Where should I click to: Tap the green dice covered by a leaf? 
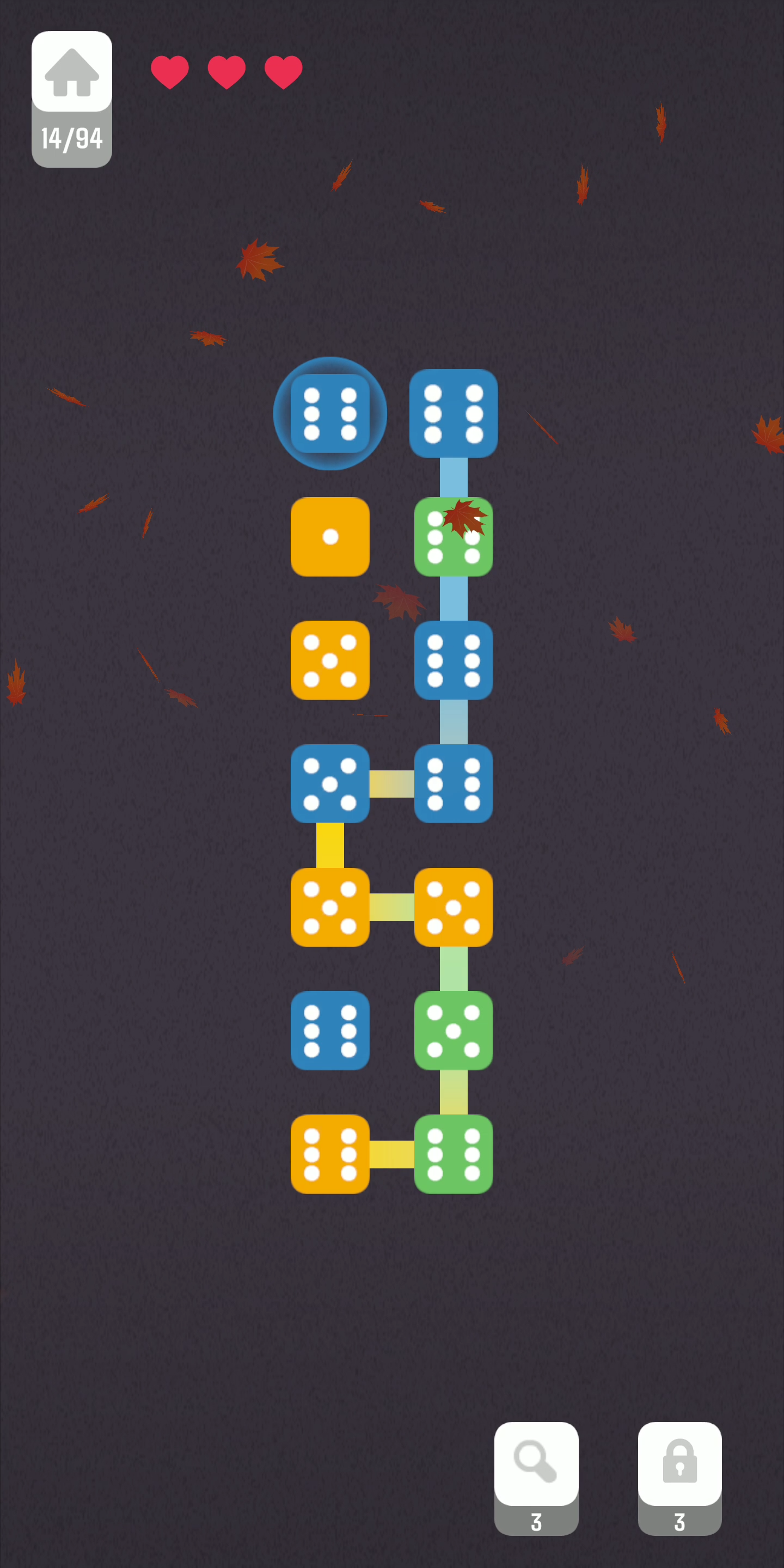(x=454, y=537)
